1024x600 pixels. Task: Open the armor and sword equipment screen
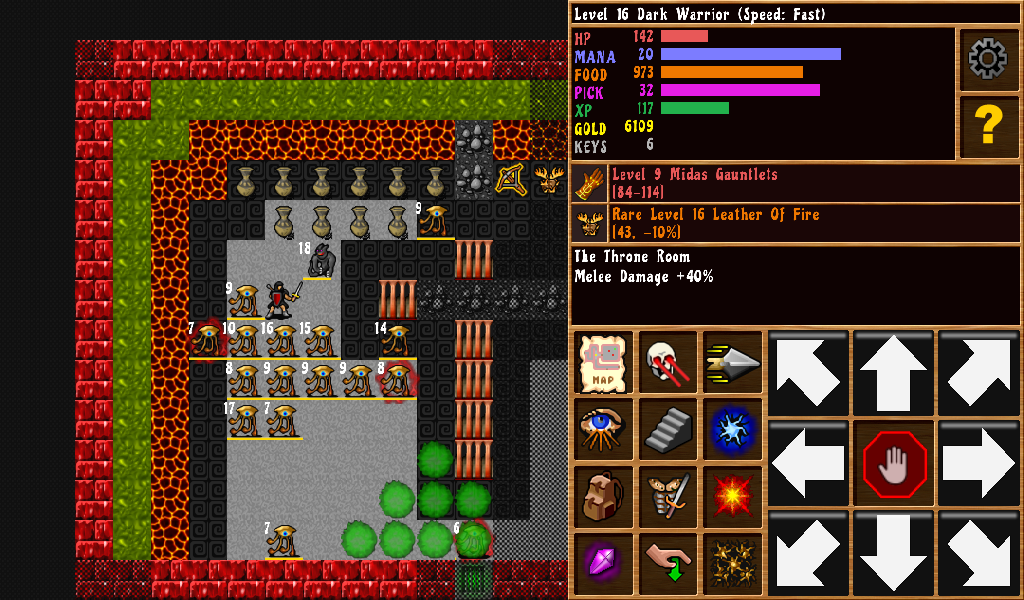(668, 496)
